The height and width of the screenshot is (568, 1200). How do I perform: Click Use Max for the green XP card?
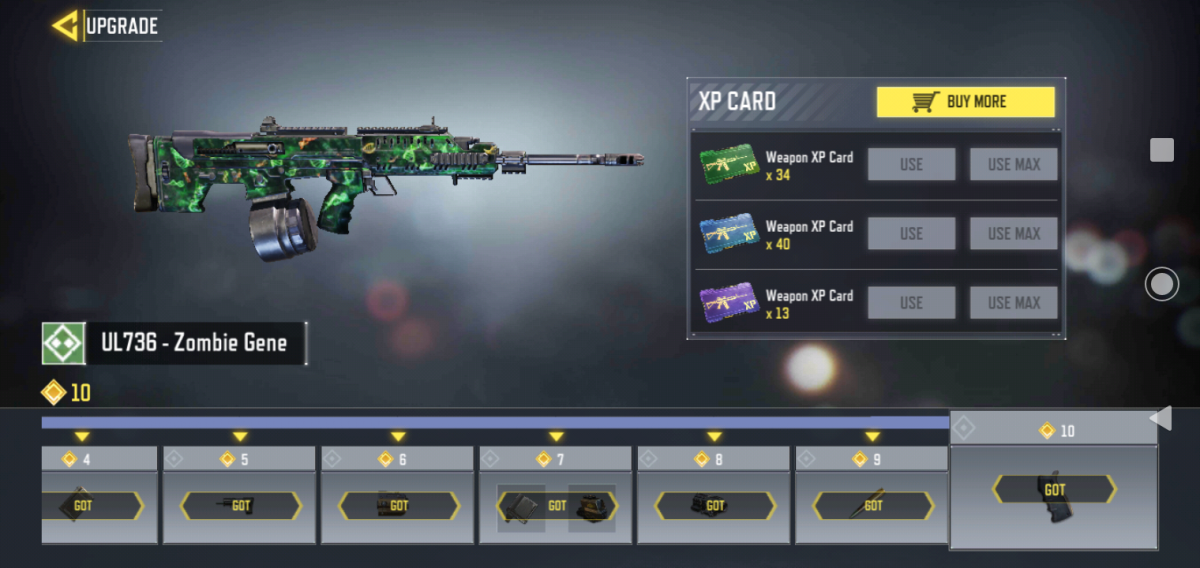pos(1013,164)
